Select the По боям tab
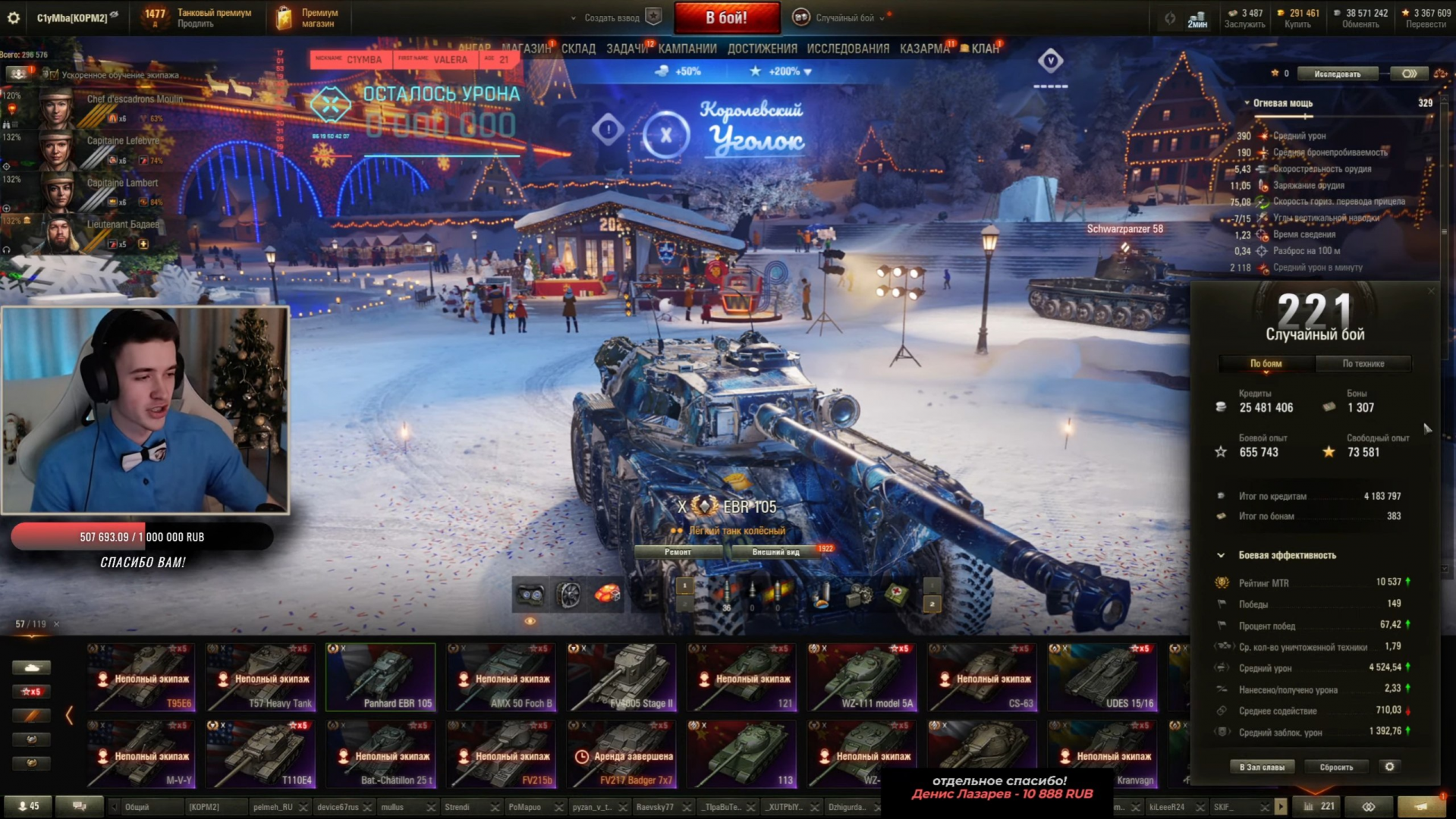 click(x=1266, y=364)
